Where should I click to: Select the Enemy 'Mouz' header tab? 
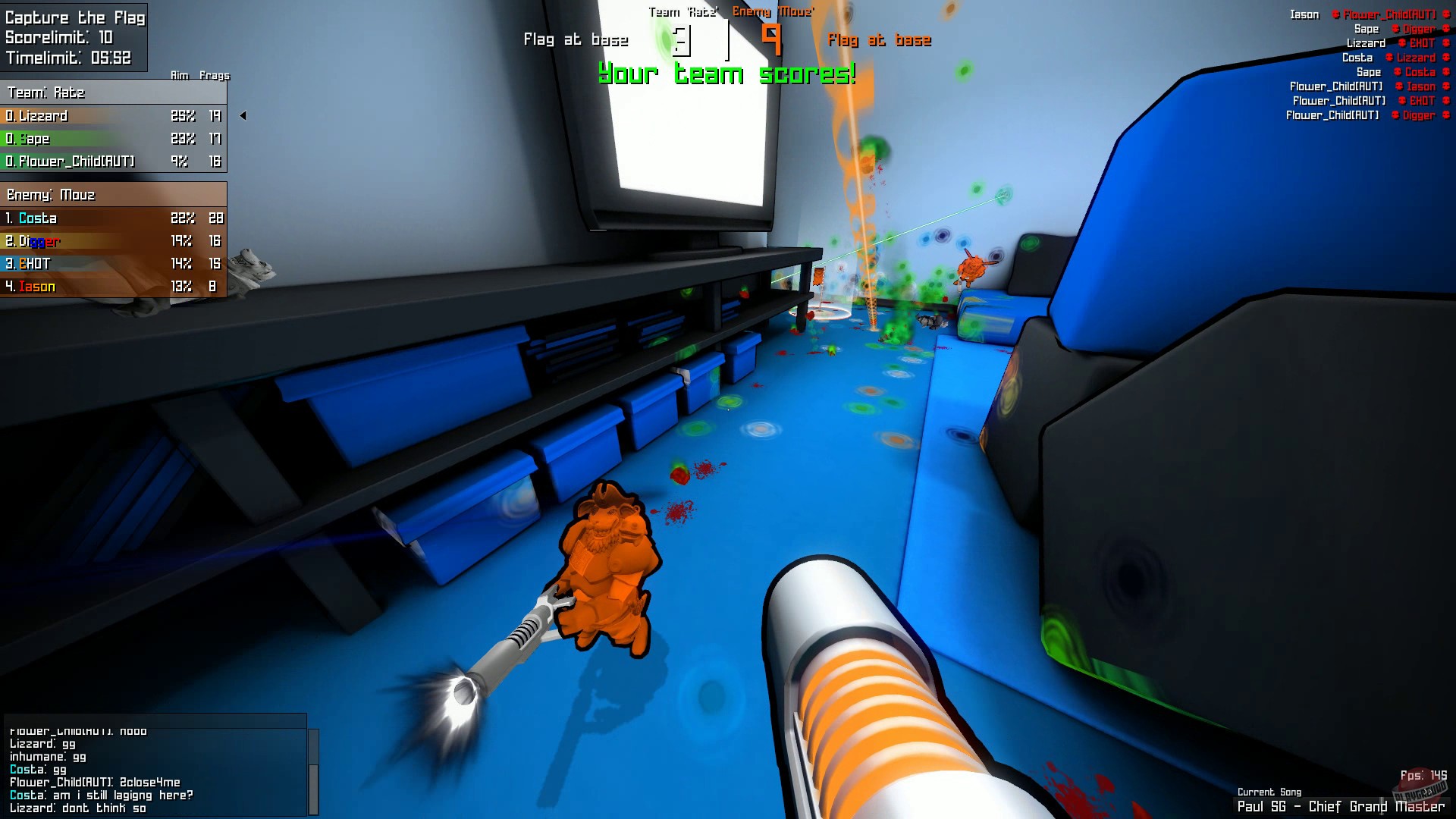(x=773, y=12)
